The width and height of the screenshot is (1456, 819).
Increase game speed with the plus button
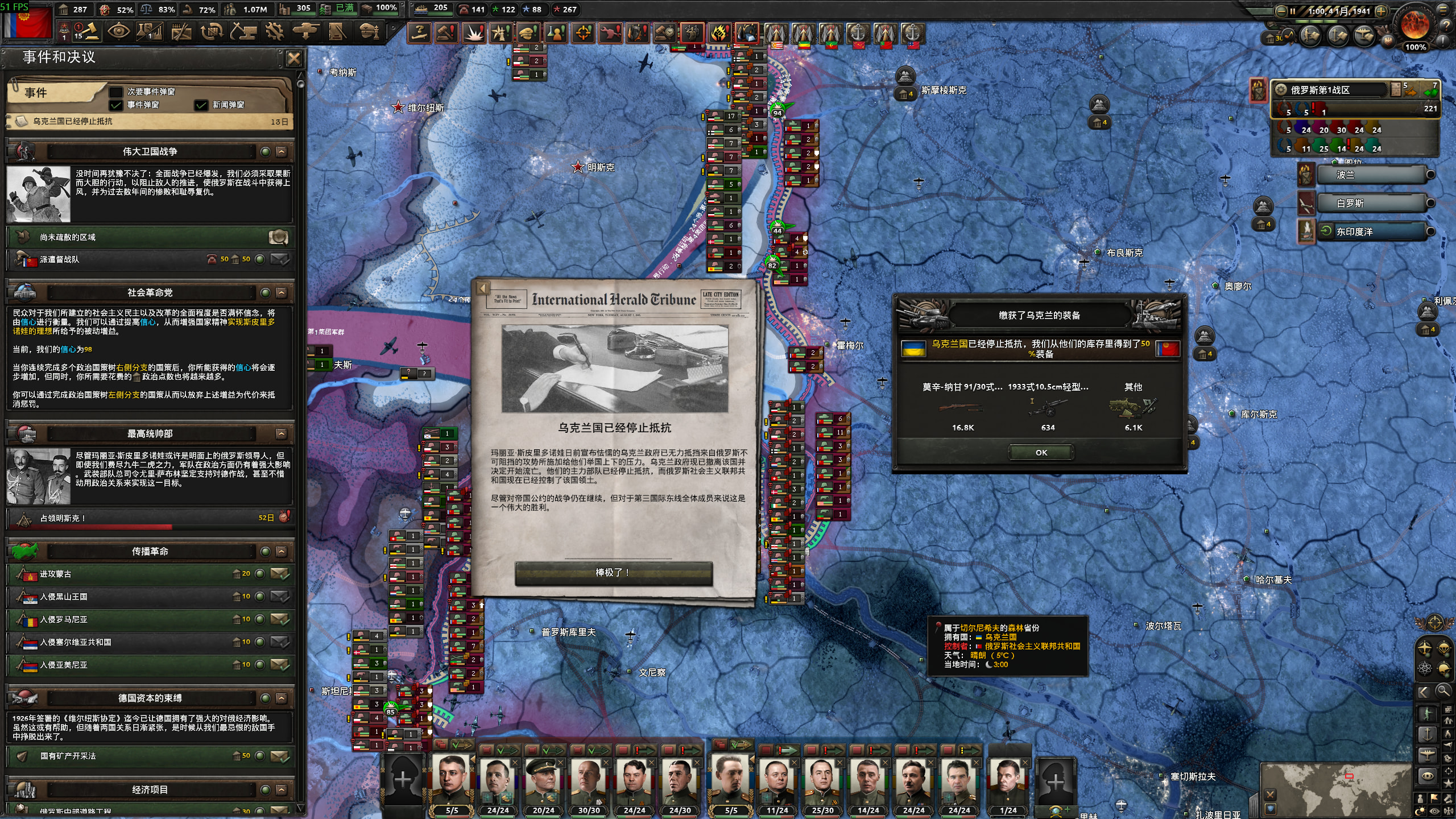[x=1380, y=11]
